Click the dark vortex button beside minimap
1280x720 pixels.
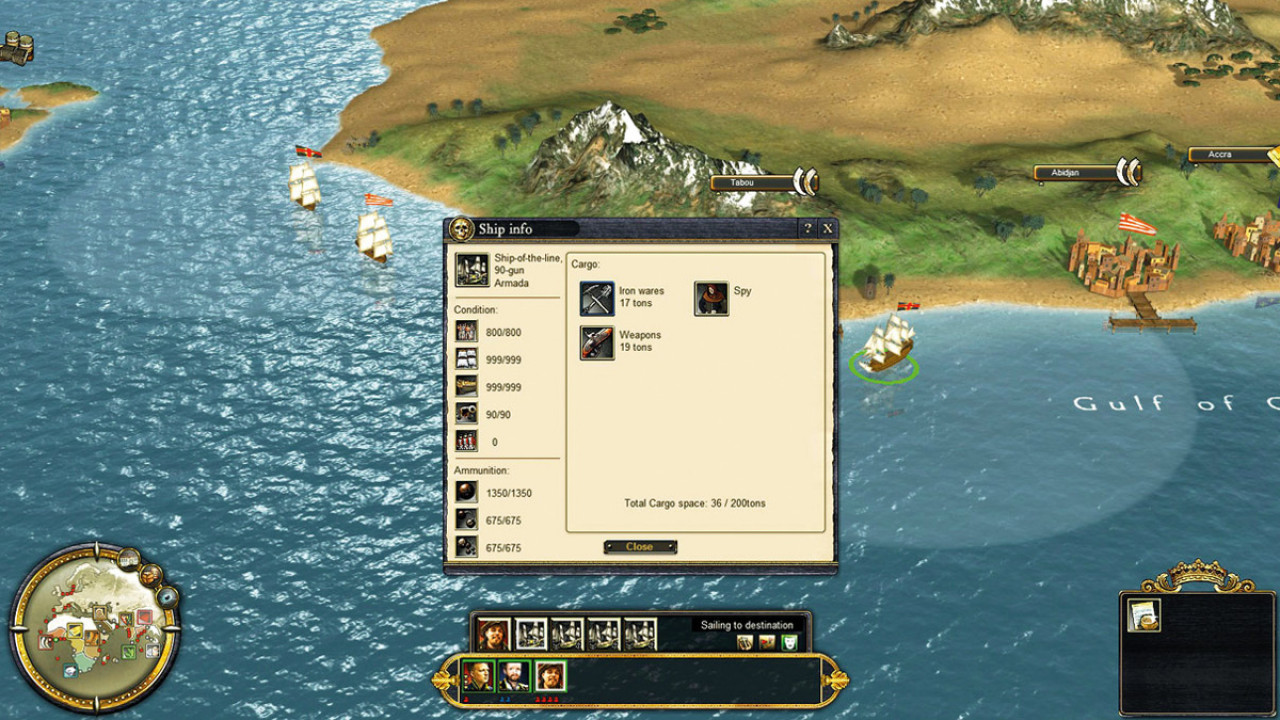point(168,598)
